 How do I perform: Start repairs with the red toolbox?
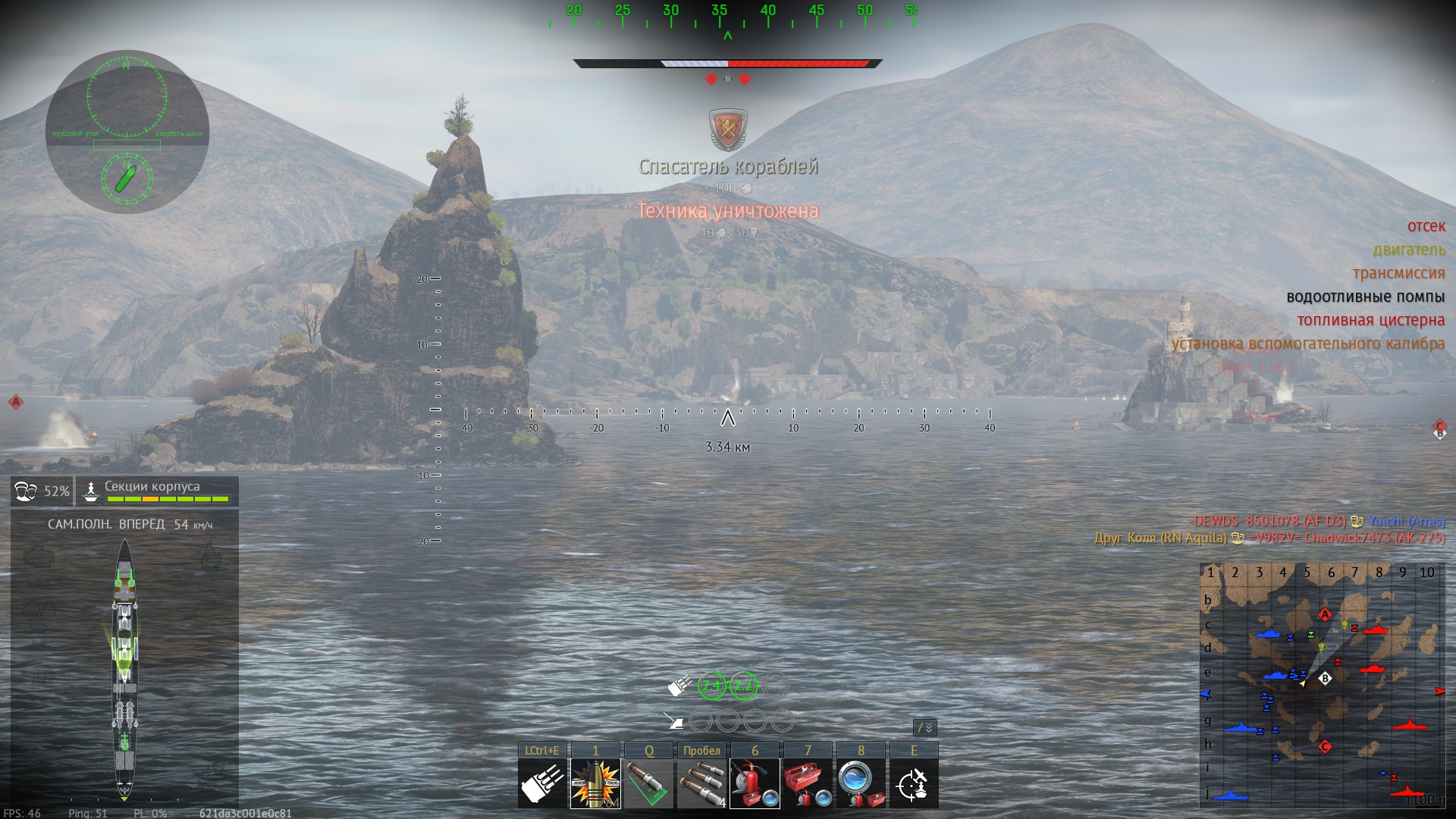point(808,784)
